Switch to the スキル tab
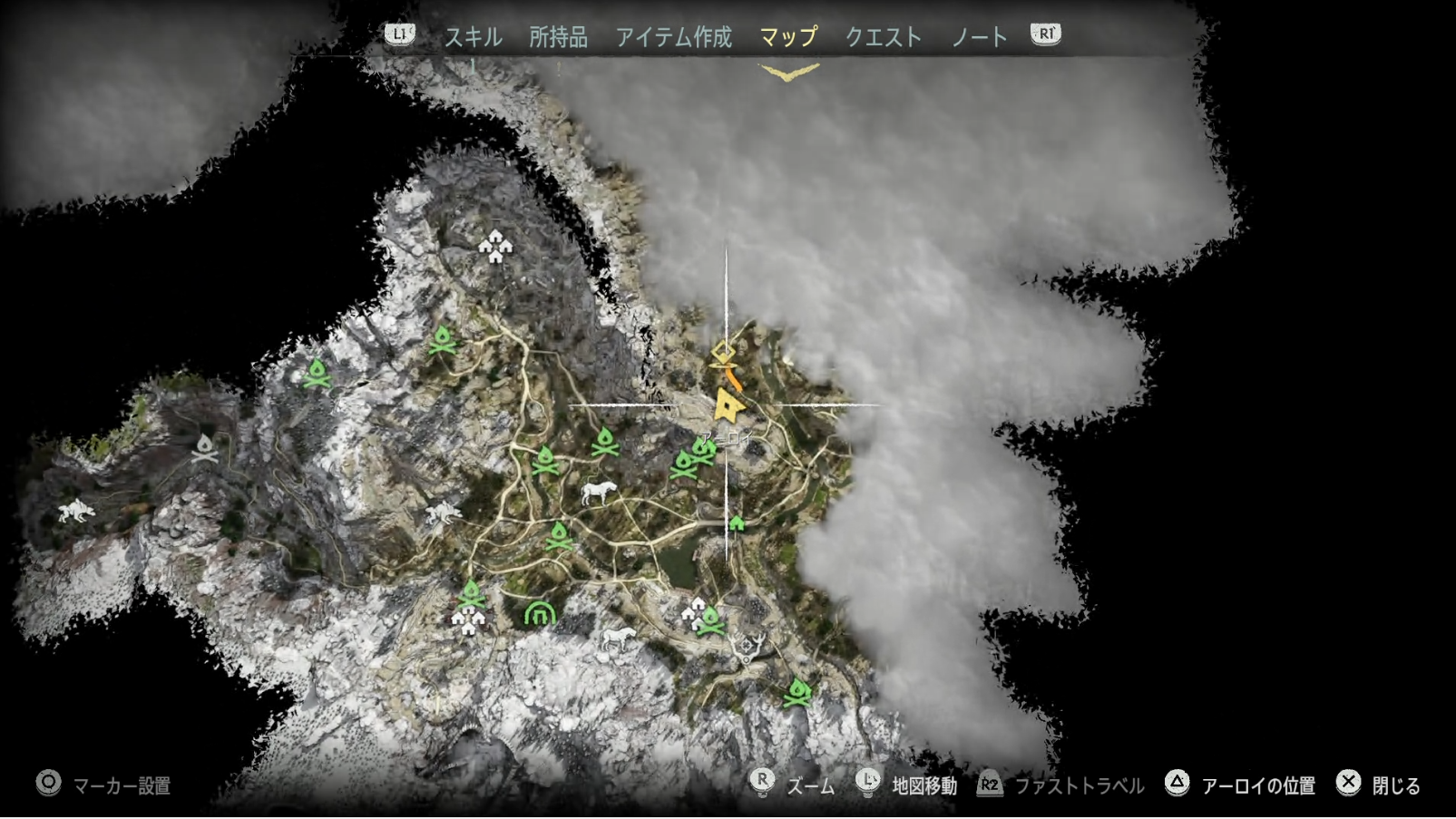 [x=473, y=37]
